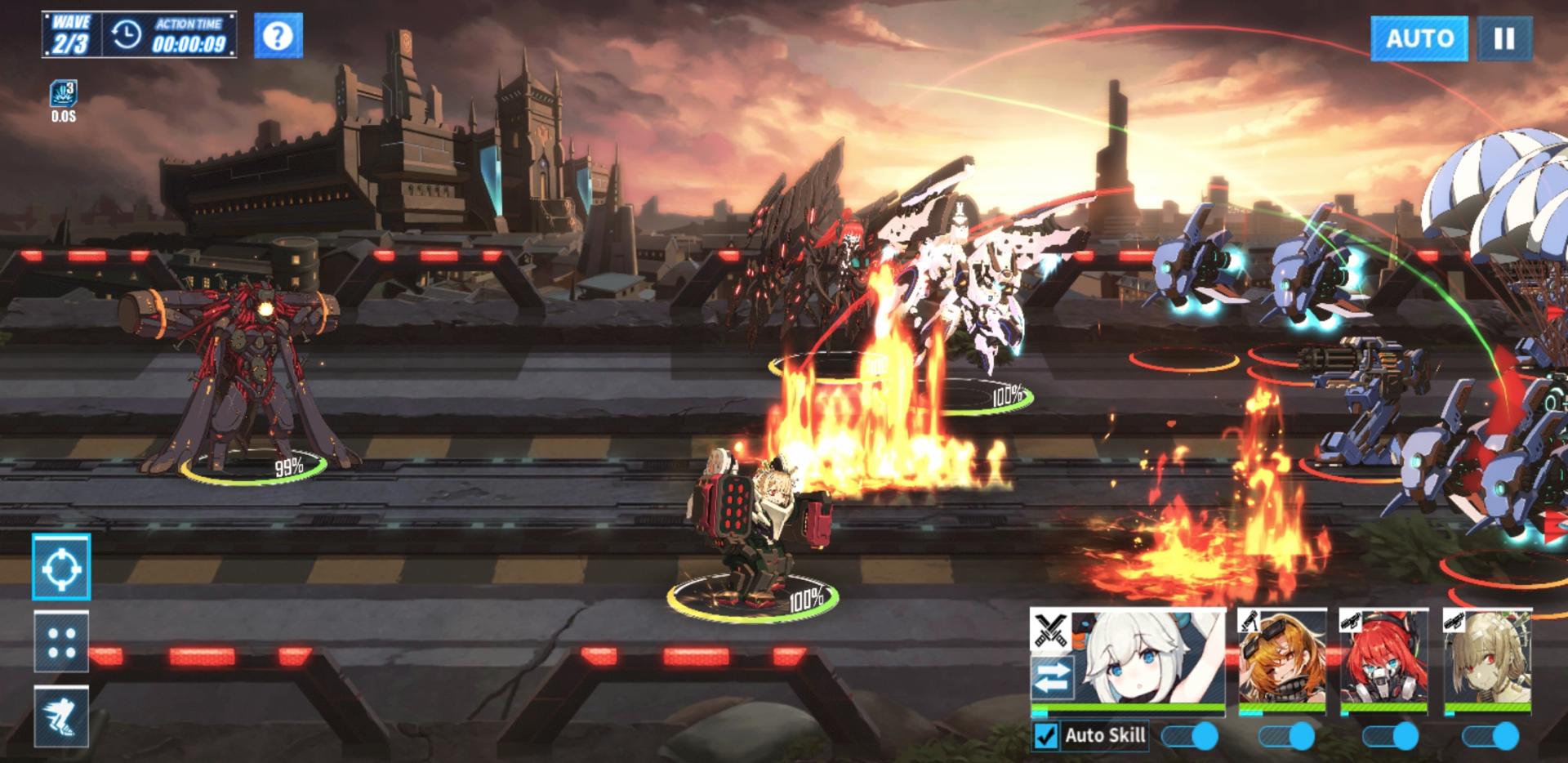This screenshot has width=1568, height=763.
Task: Pick the red-haired masked character portrait
Action: point(1383,658)
